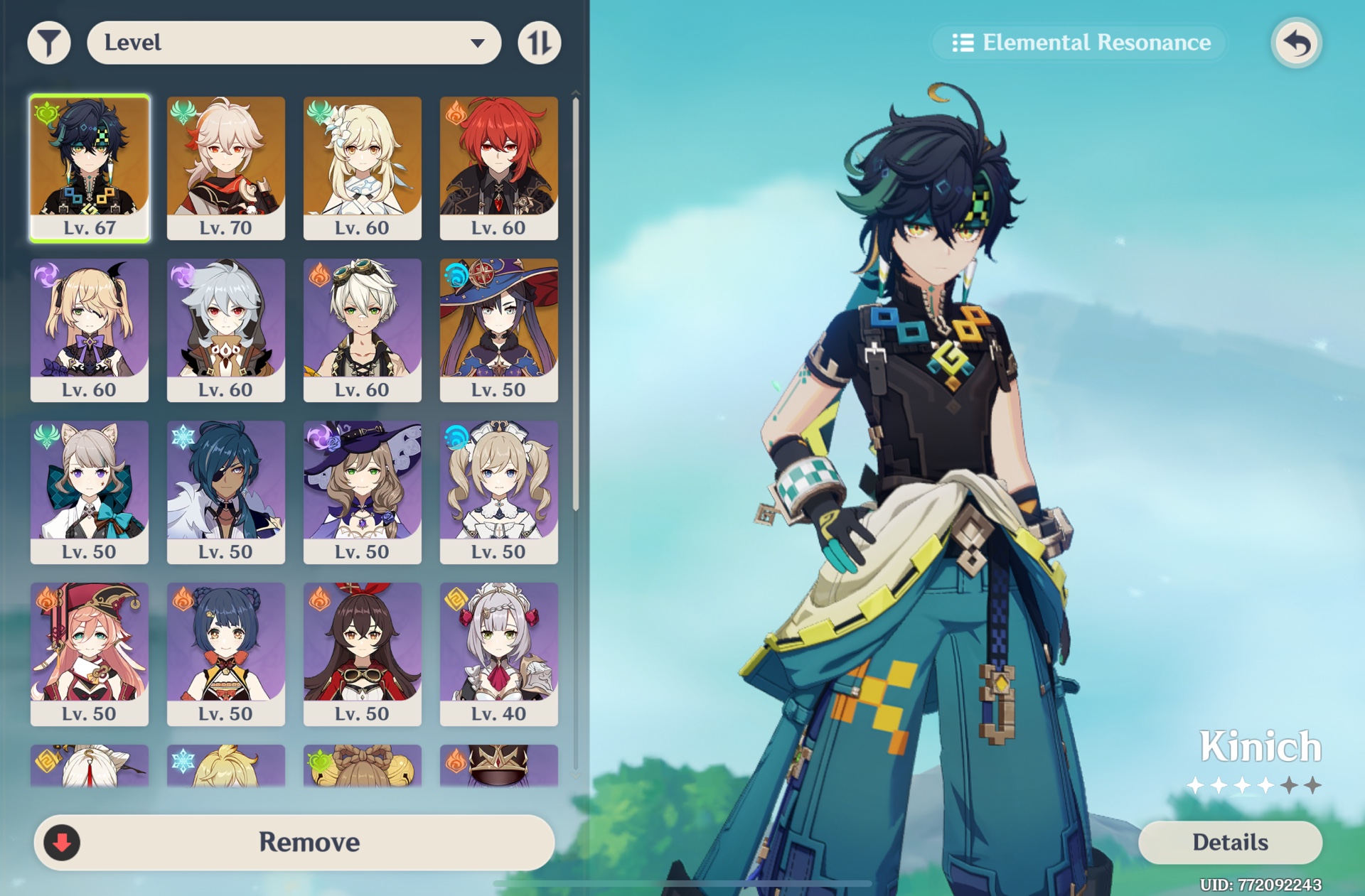Pick Noelle's Lv. 40 portrait
1365x896 pixels.
pyautogui.click(x=499, y=652)
